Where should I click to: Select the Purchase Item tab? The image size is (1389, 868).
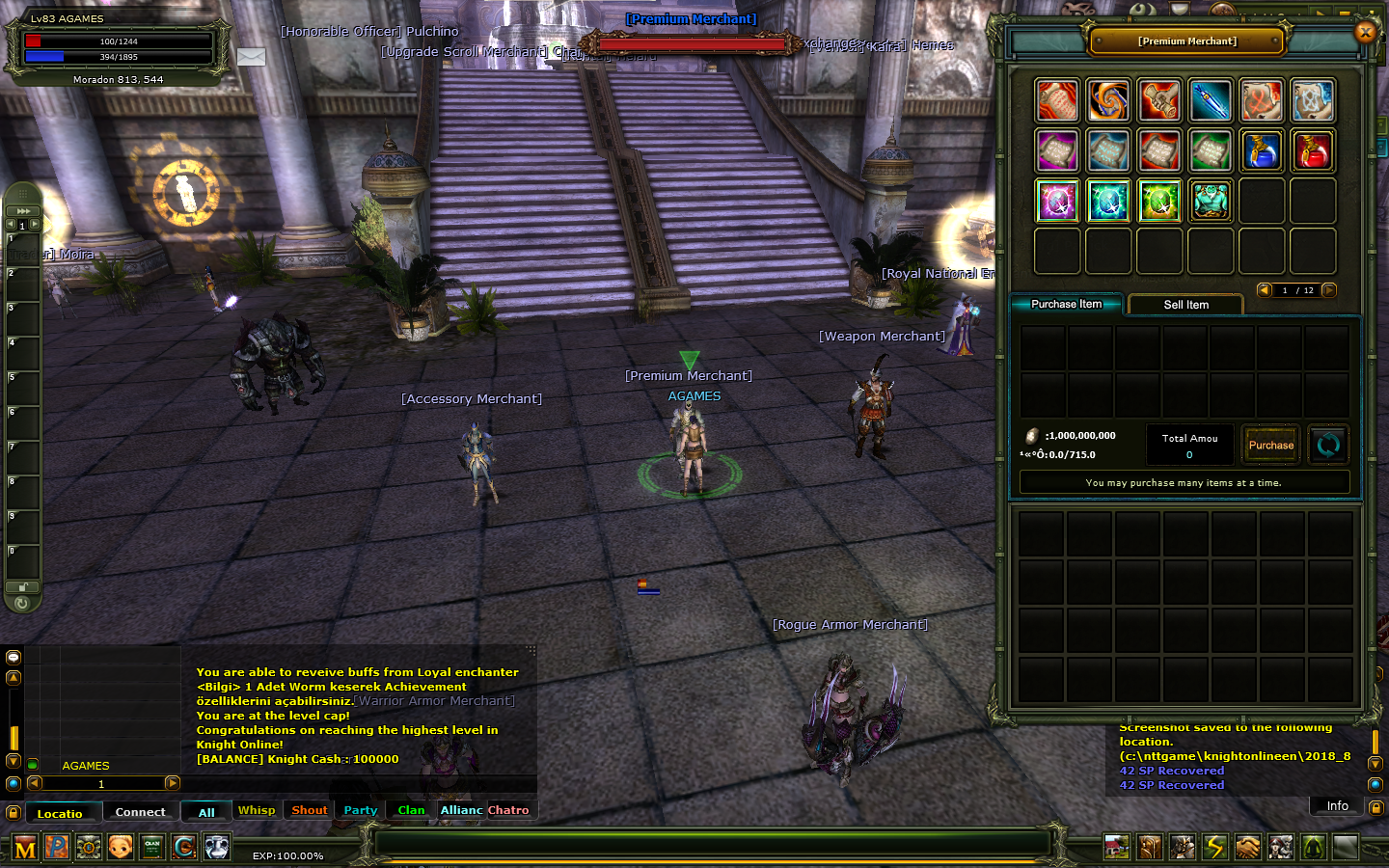(x=1066, y=304)
